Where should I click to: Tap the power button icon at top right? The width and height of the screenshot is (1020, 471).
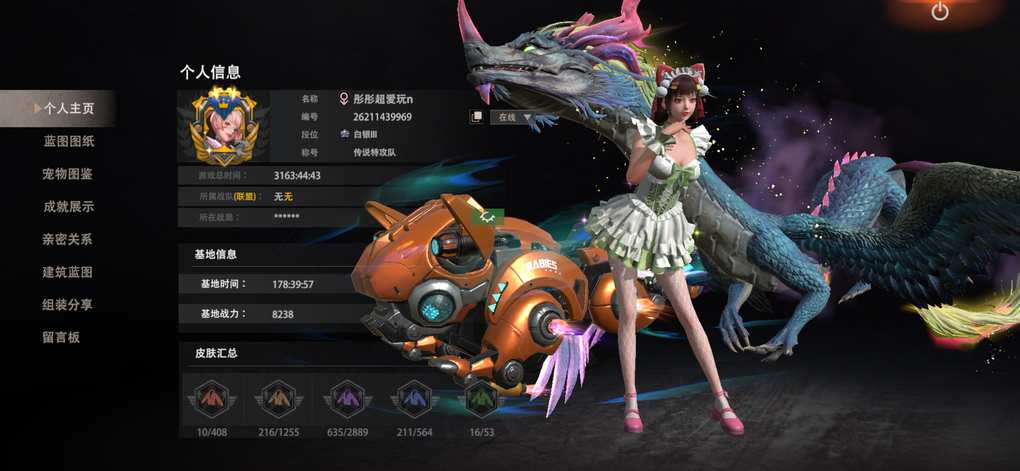(x=939, y=13)
